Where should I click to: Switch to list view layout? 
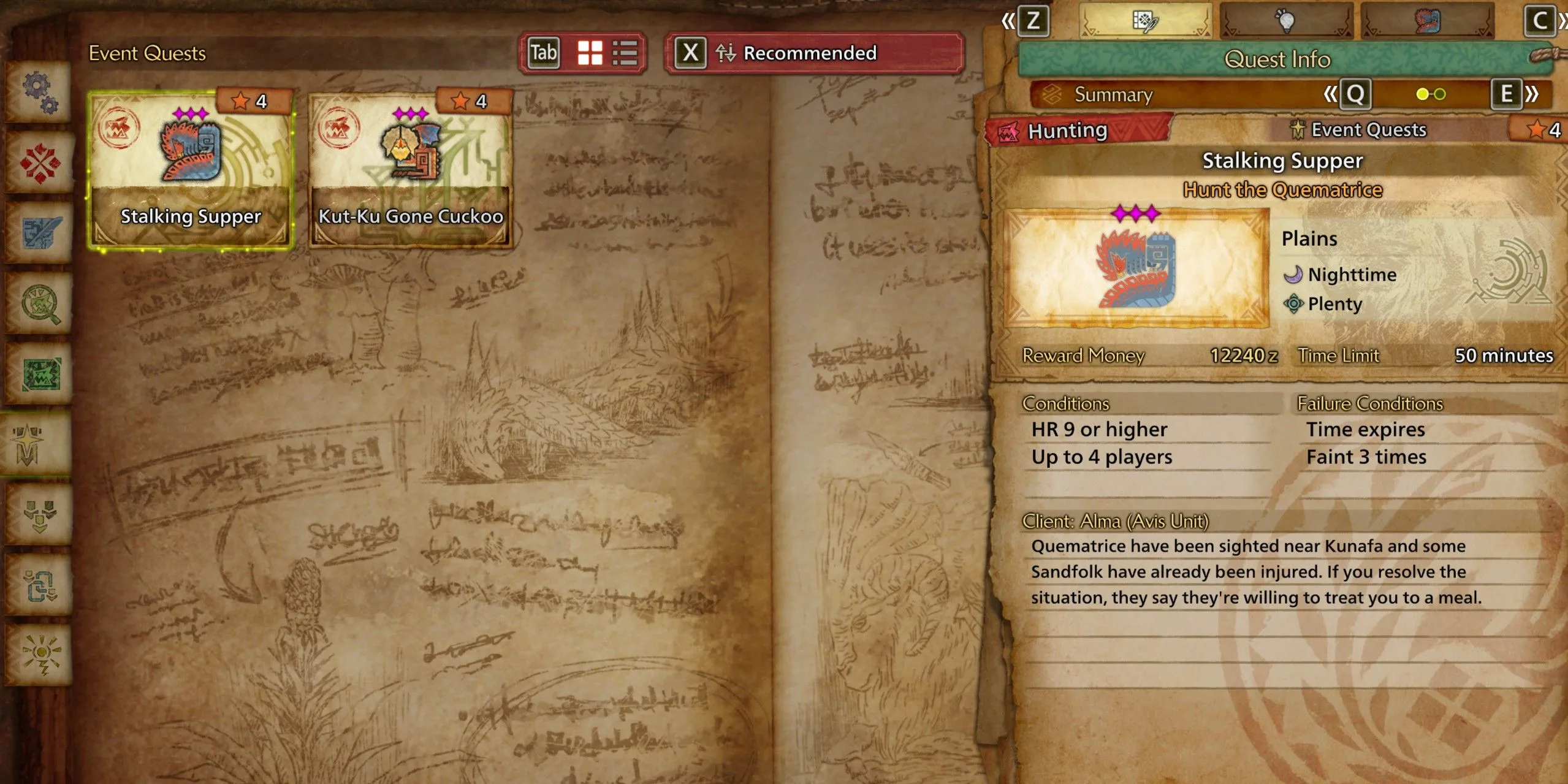[x=625, y=53]
